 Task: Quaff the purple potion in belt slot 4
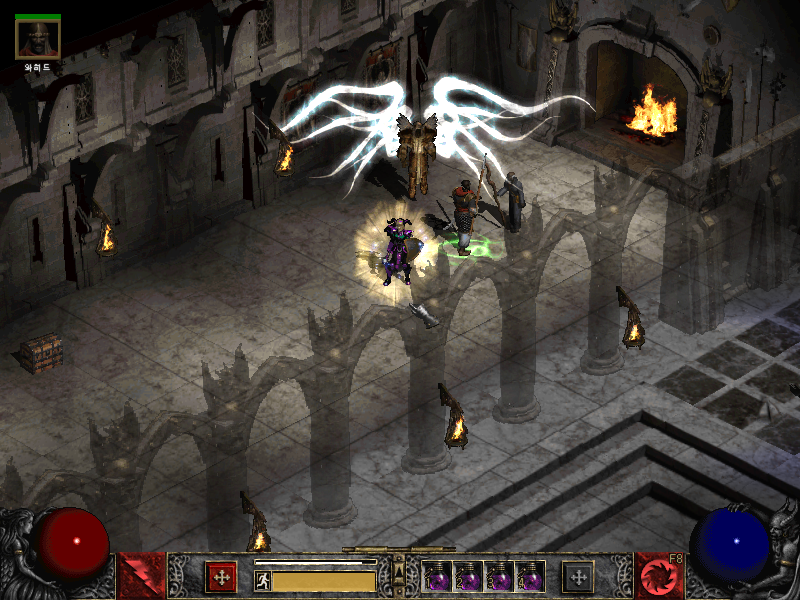click(530, 577)
